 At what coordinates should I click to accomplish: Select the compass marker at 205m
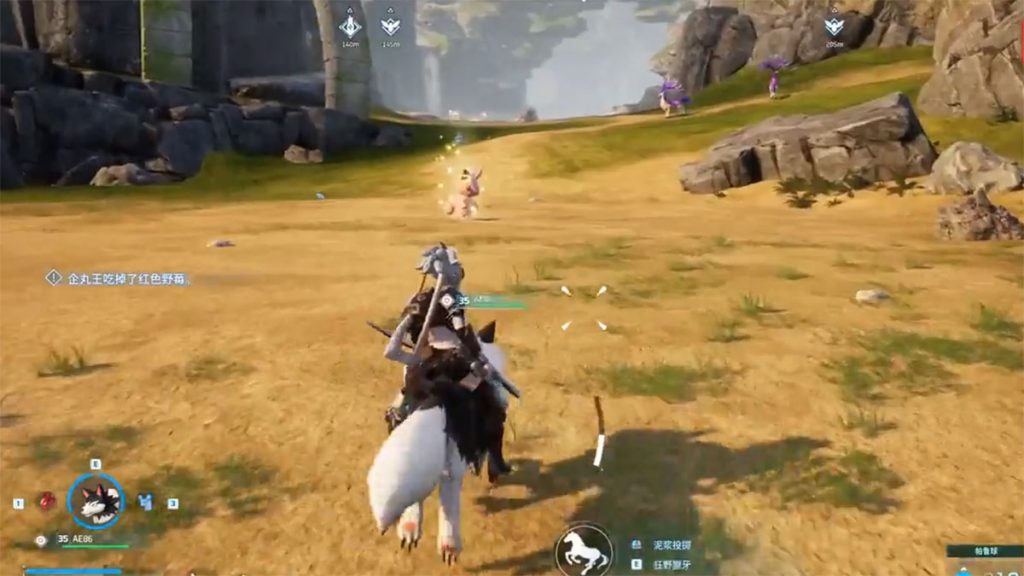click(834, 27)
